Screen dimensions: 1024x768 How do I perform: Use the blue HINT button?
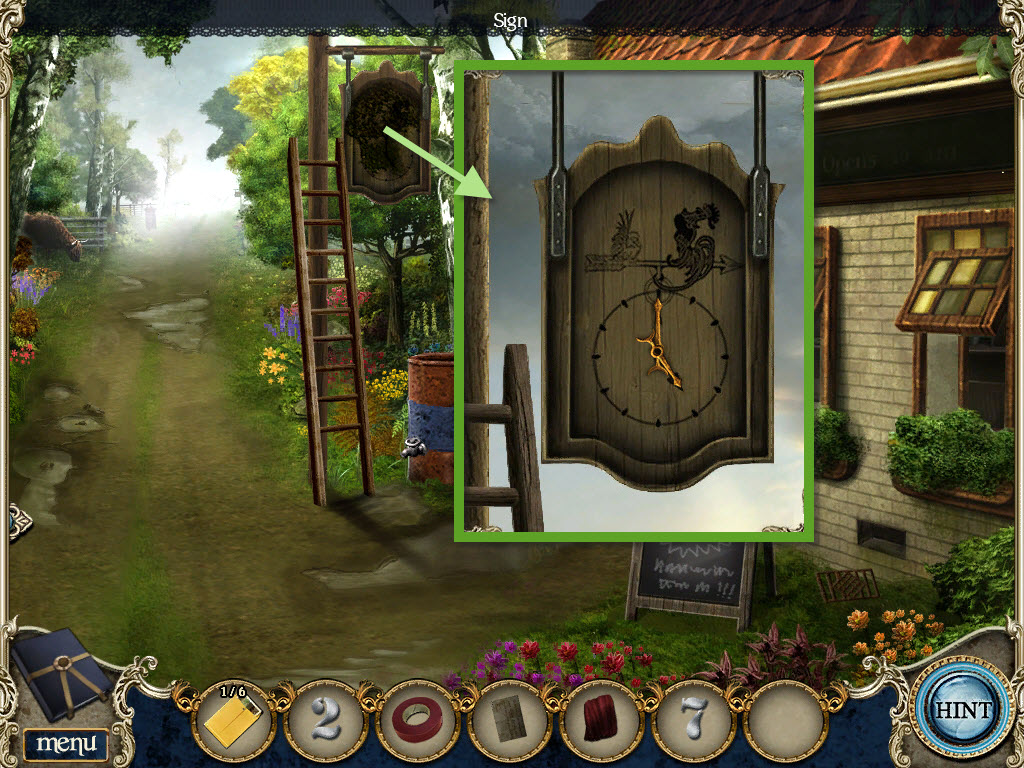[x=963, y=710]
